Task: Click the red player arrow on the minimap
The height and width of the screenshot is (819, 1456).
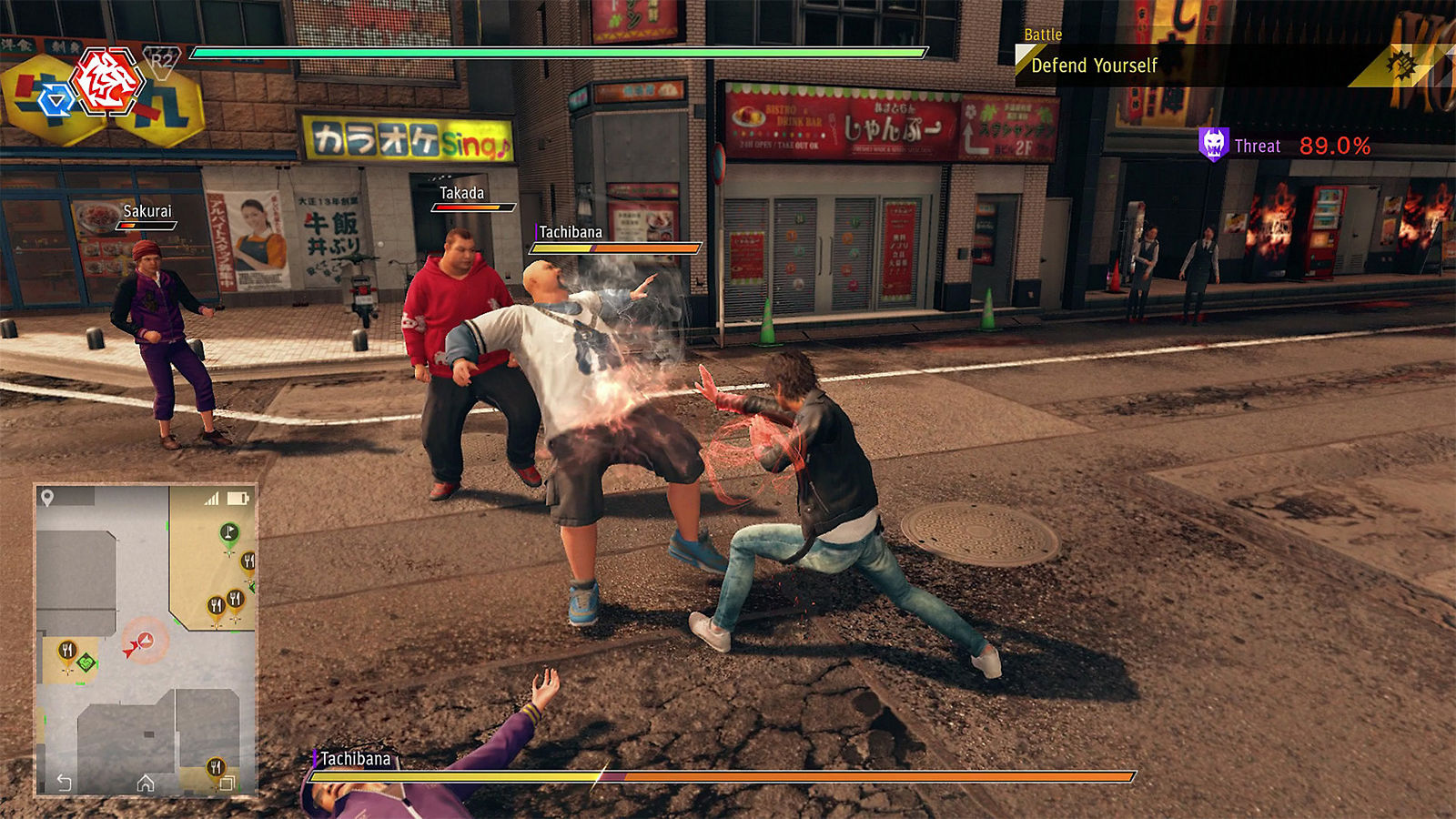Action: point(132,648)
